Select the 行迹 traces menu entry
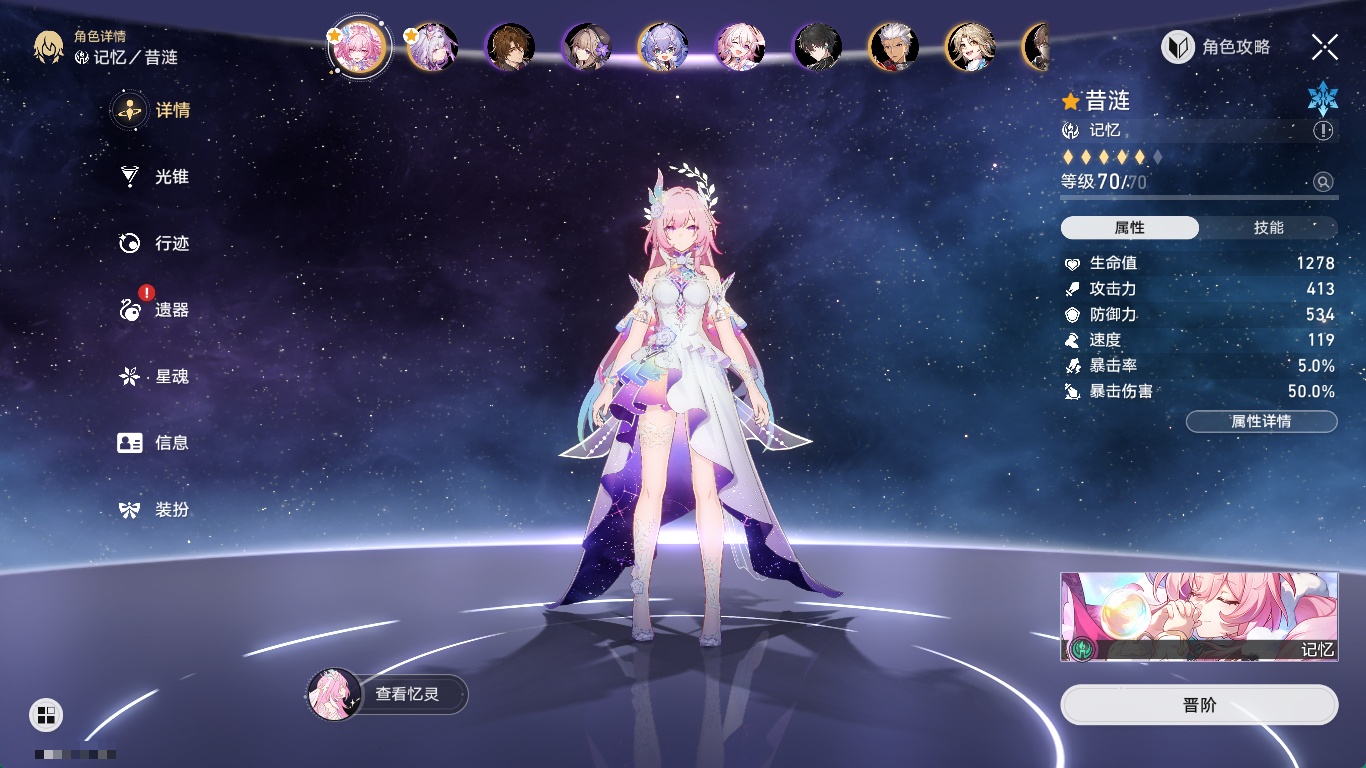The image size is (1366, 768). 153,243
